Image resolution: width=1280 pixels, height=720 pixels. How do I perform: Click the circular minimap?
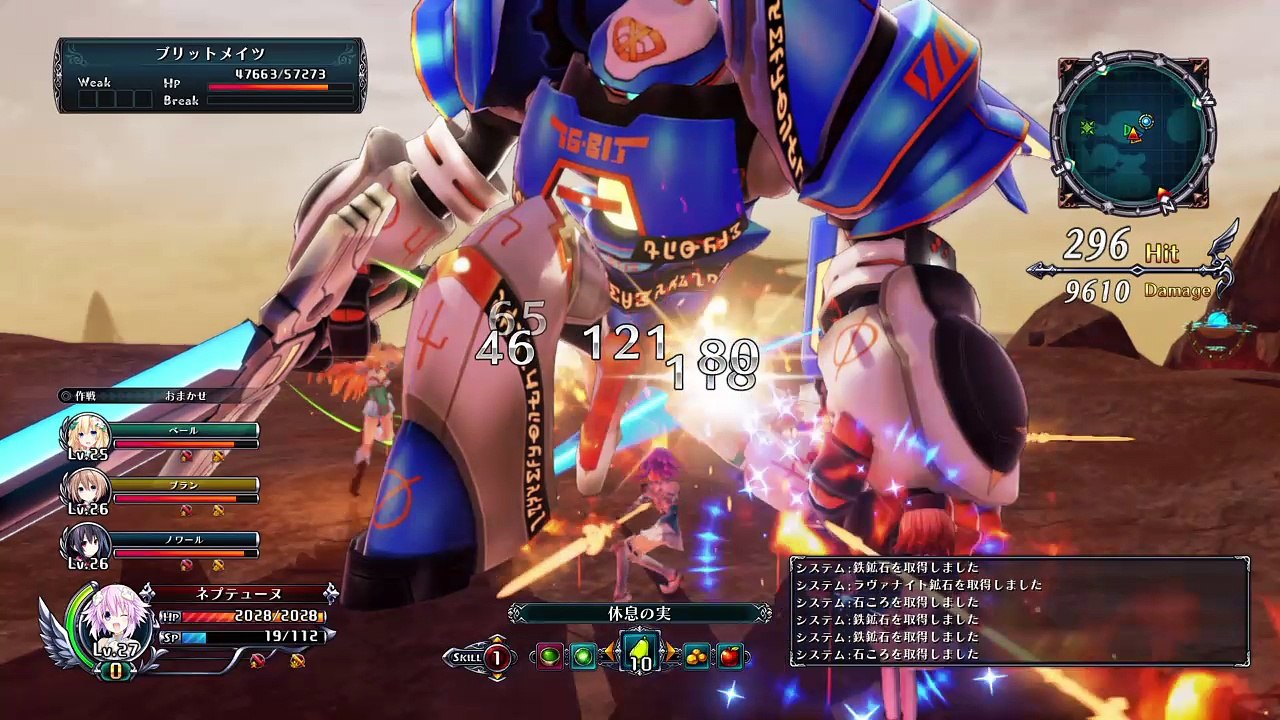tap(1133, 134)
